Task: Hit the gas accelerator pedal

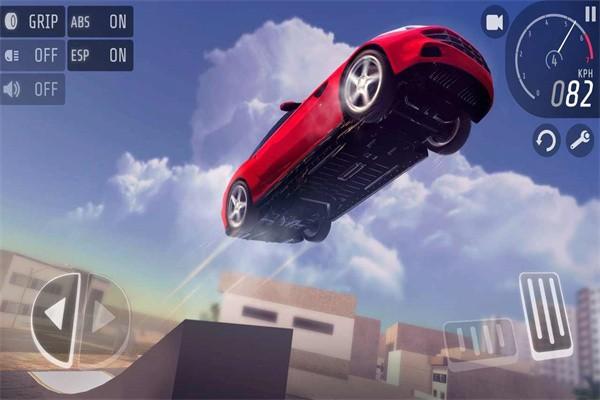Action: pyautogui.click(x=548, y=313)
